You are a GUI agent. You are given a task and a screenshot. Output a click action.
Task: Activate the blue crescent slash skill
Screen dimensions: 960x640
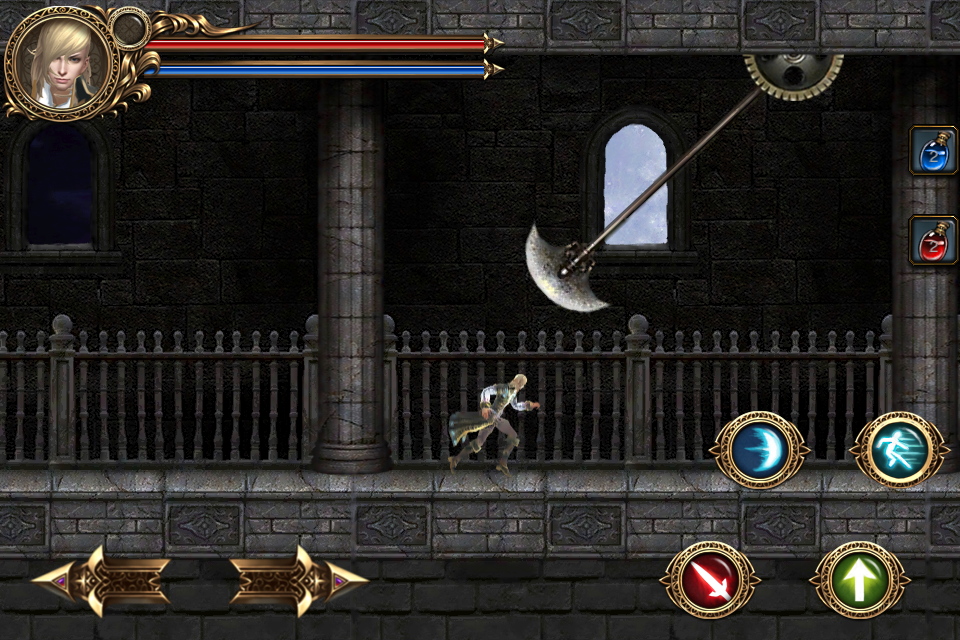pos(759,450)
